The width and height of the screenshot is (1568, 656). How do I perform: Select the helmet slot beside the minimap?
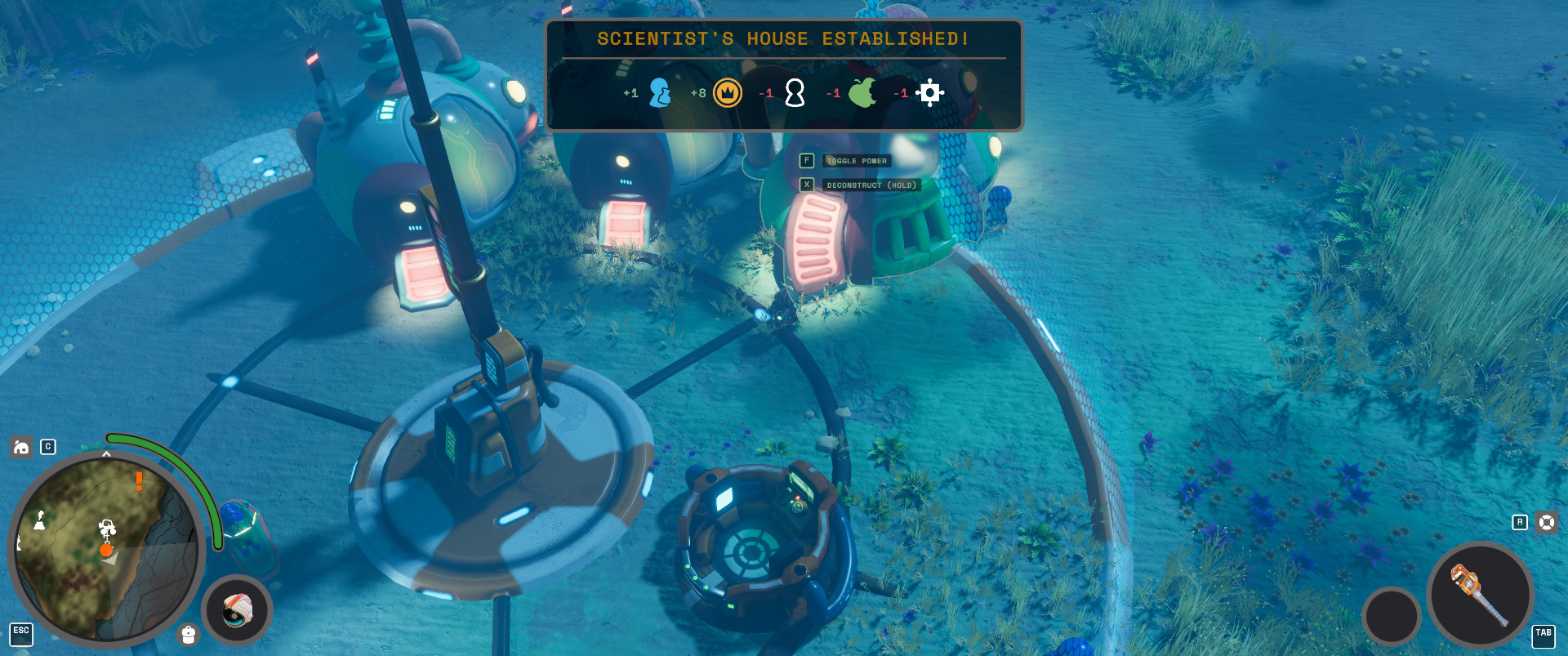pyautogui.click(x=237, y=610)
